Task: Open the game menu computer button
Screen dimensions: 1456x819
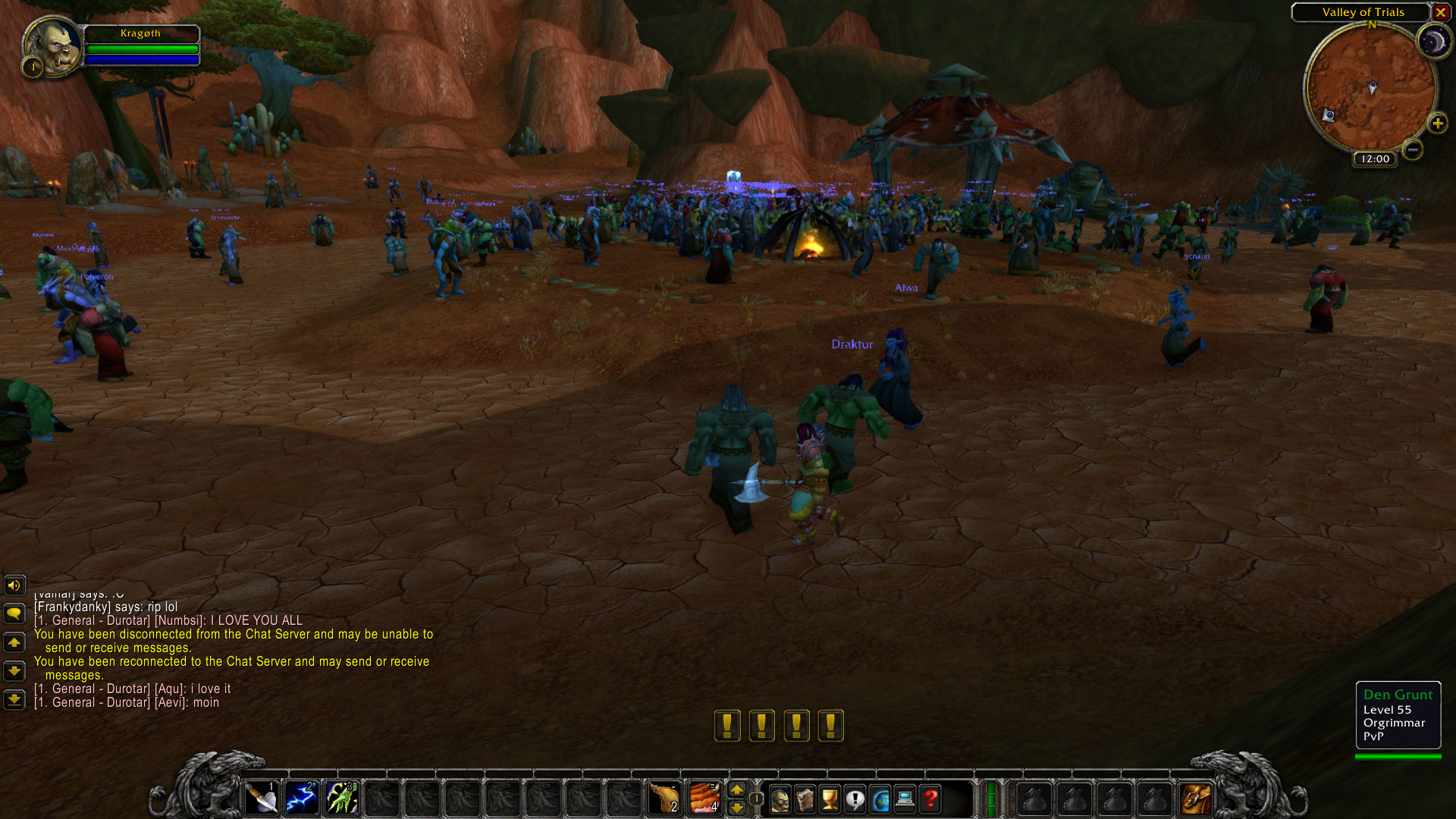Action: [905, 799]
